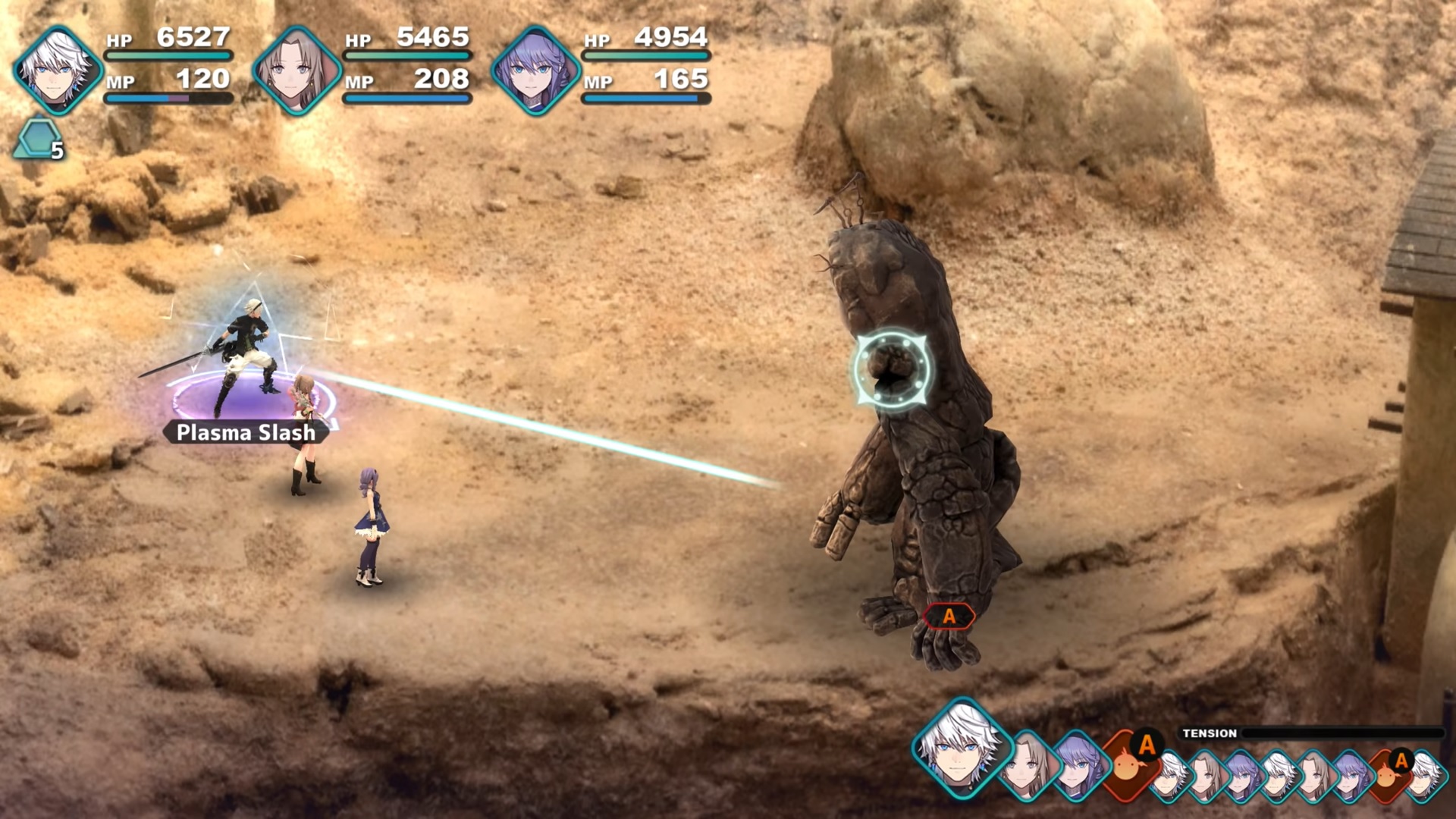The width and height of the screenshot is (1456, 819).
Task: Click the Plasma Slash skill label
Action: click(246, 432)
